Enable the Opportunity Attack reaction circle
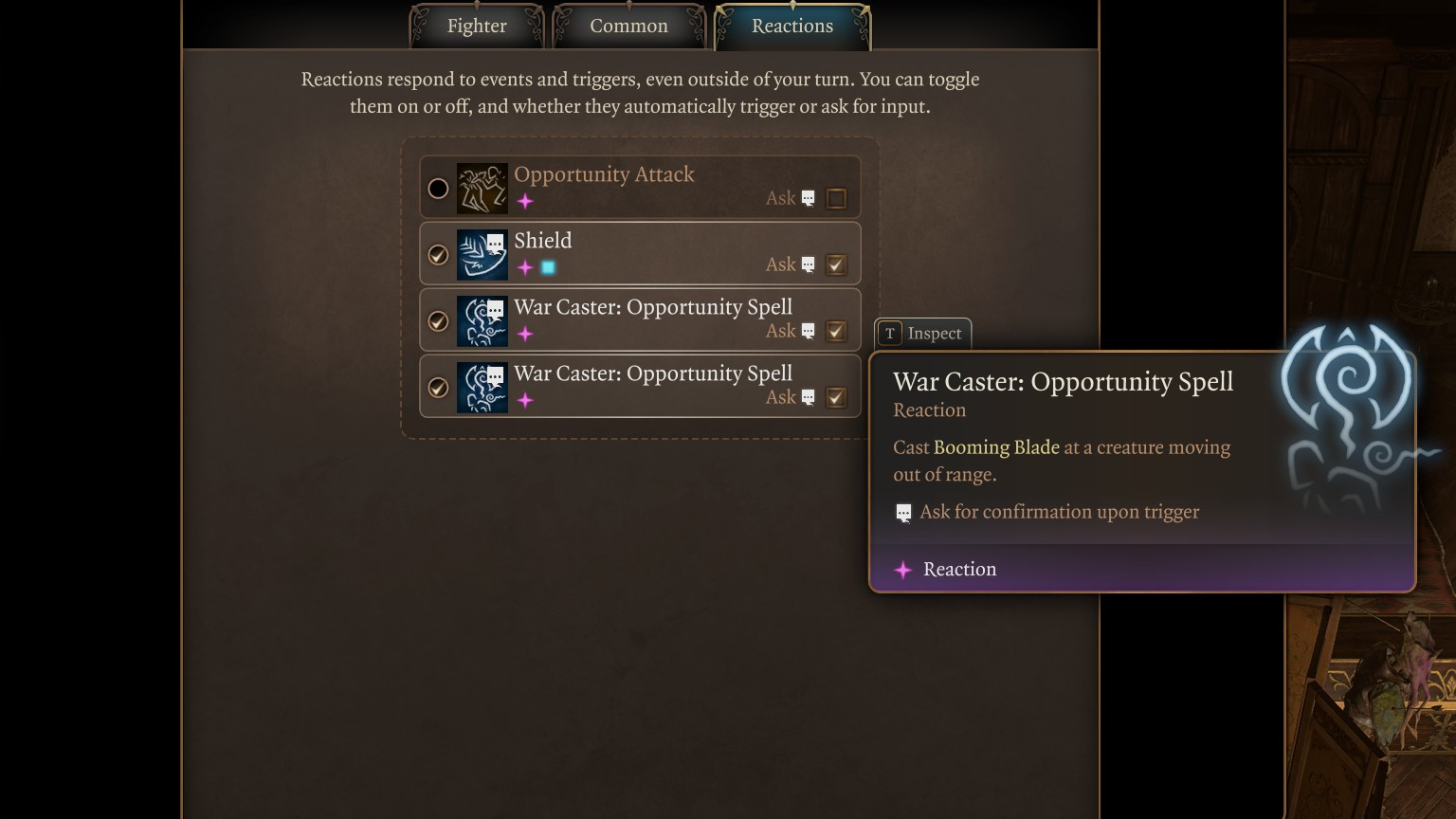Viewport: 1456px width, 819px height. tap(438, 189)
